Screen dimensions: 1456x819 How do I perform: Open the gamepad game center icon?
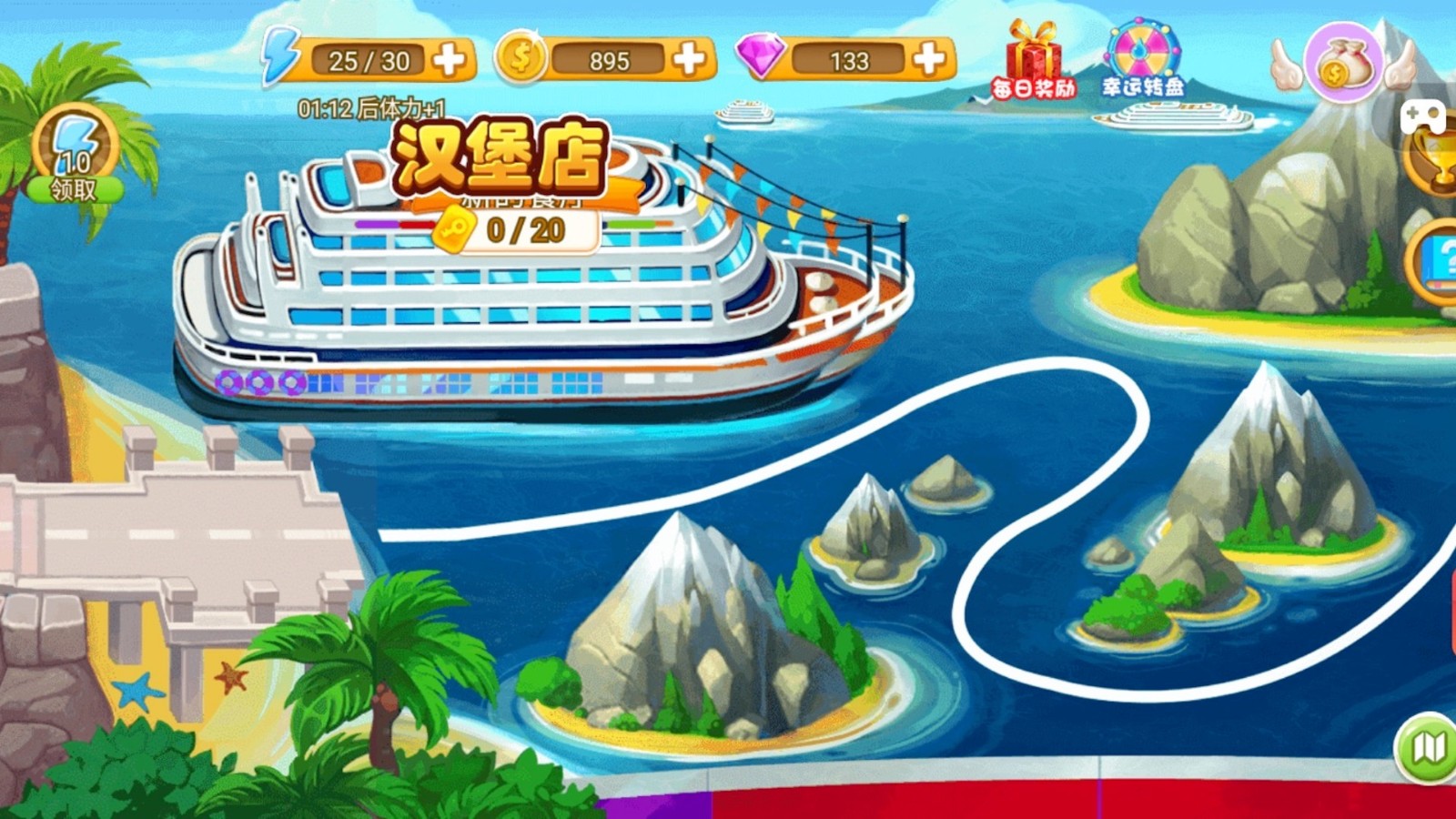point(1424,116)
